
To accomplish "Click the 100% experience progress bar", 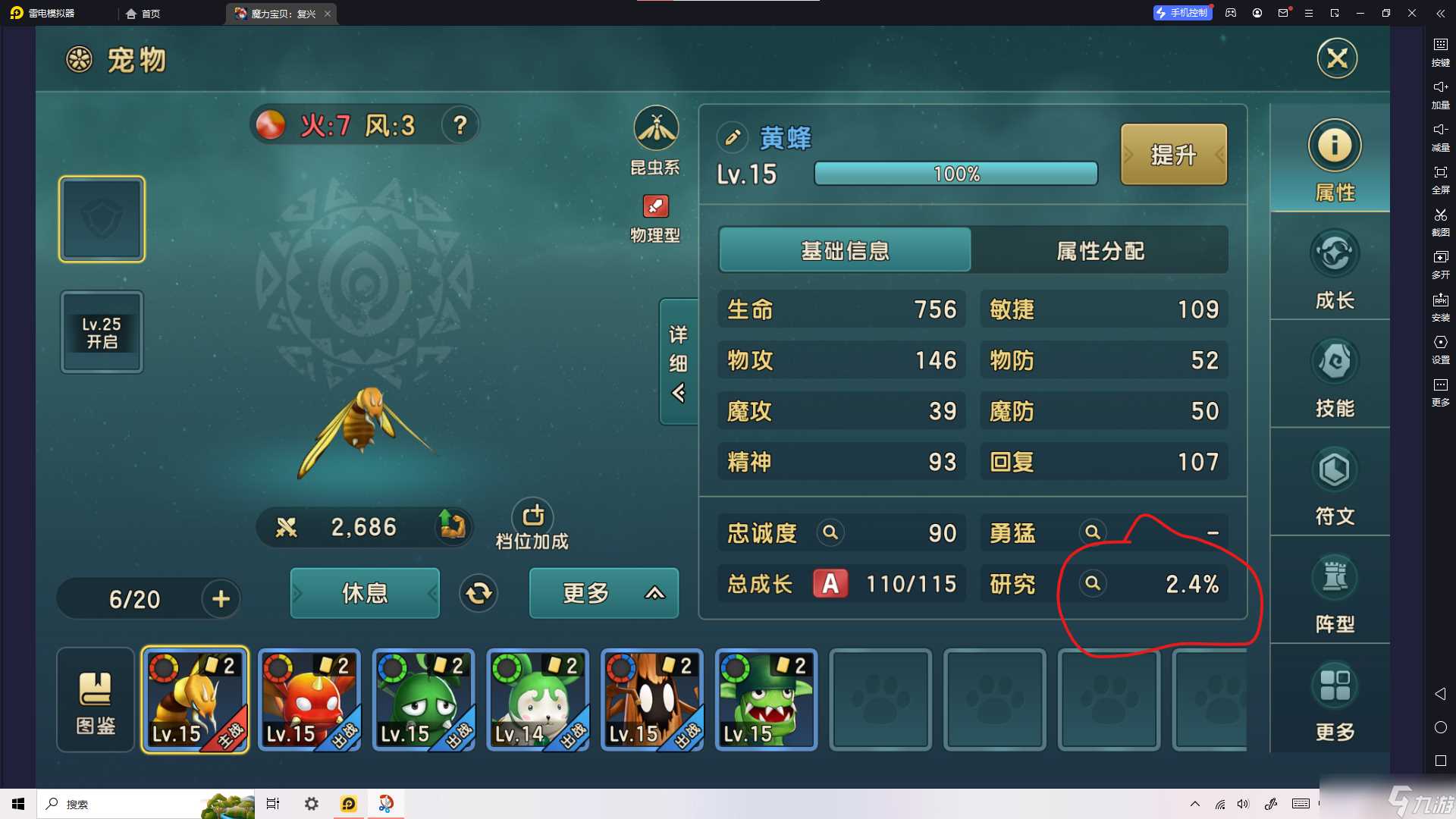I will point(955,174).
